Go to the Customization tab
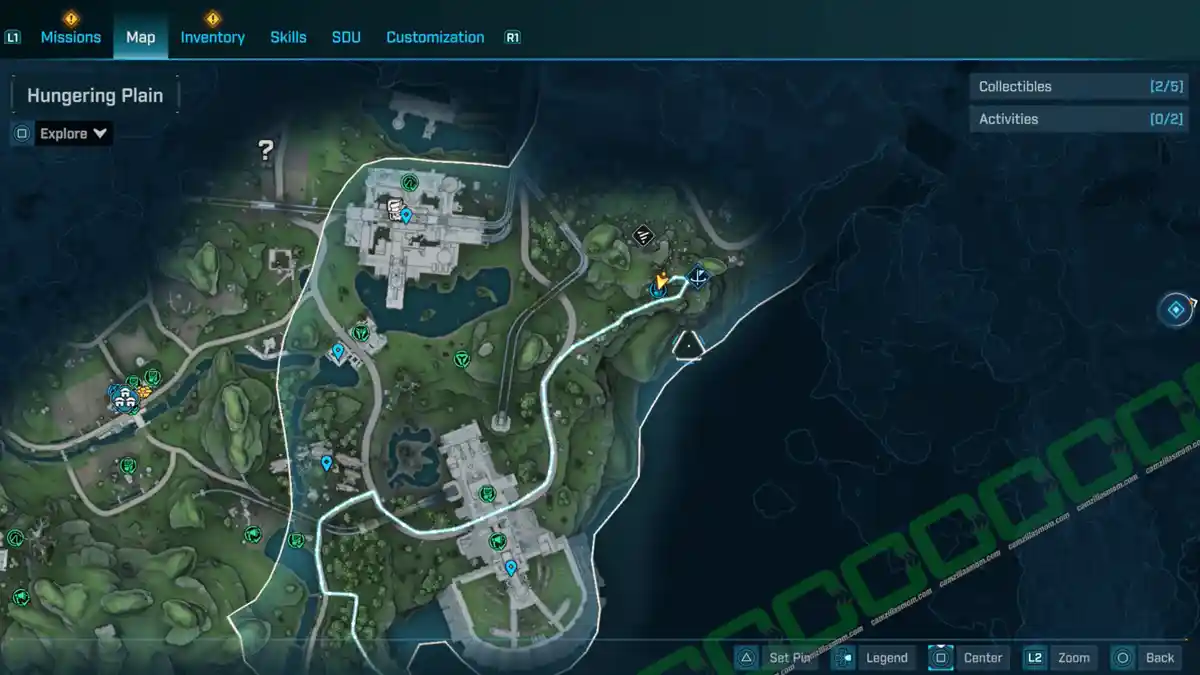 pyautogui.click(x=435, y=37)
